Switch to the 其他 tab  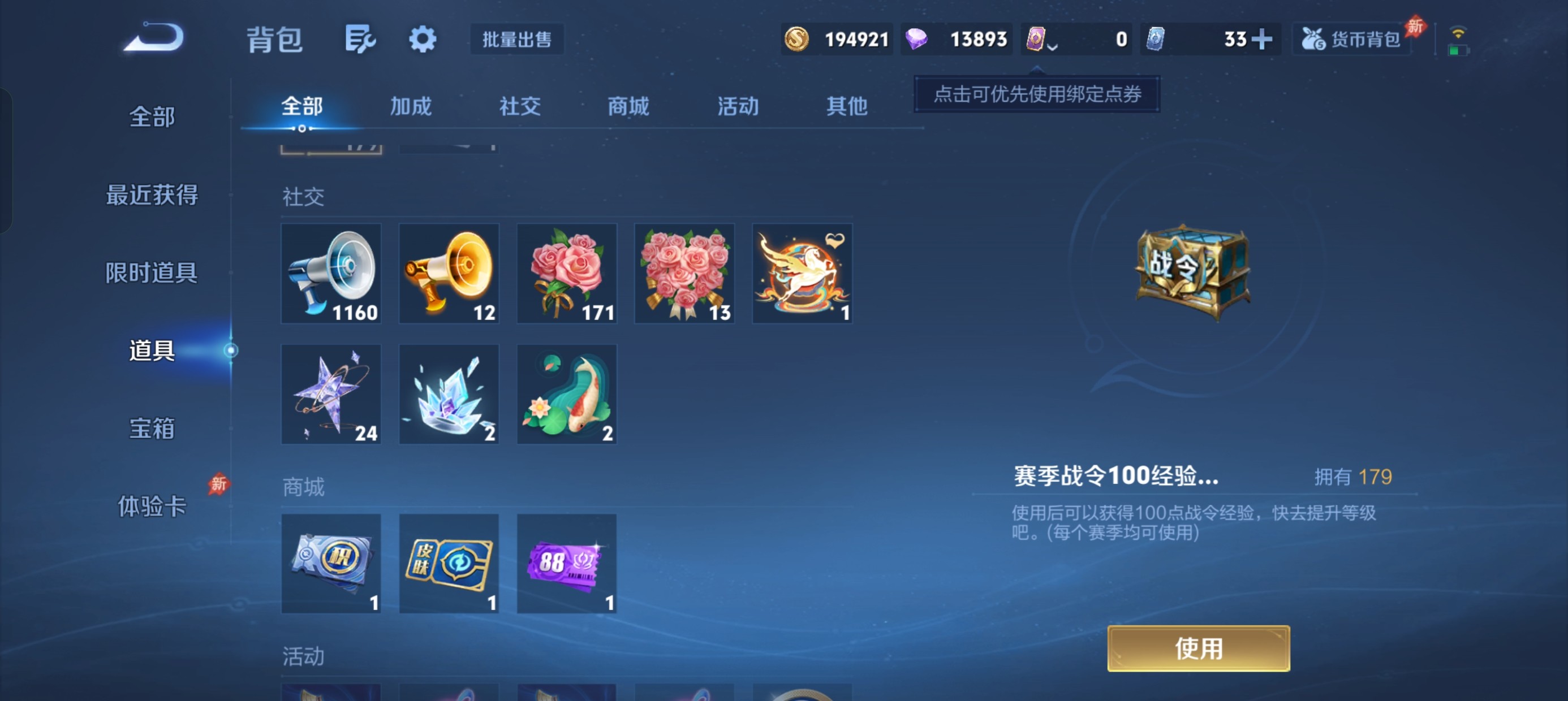pos(846,106)
